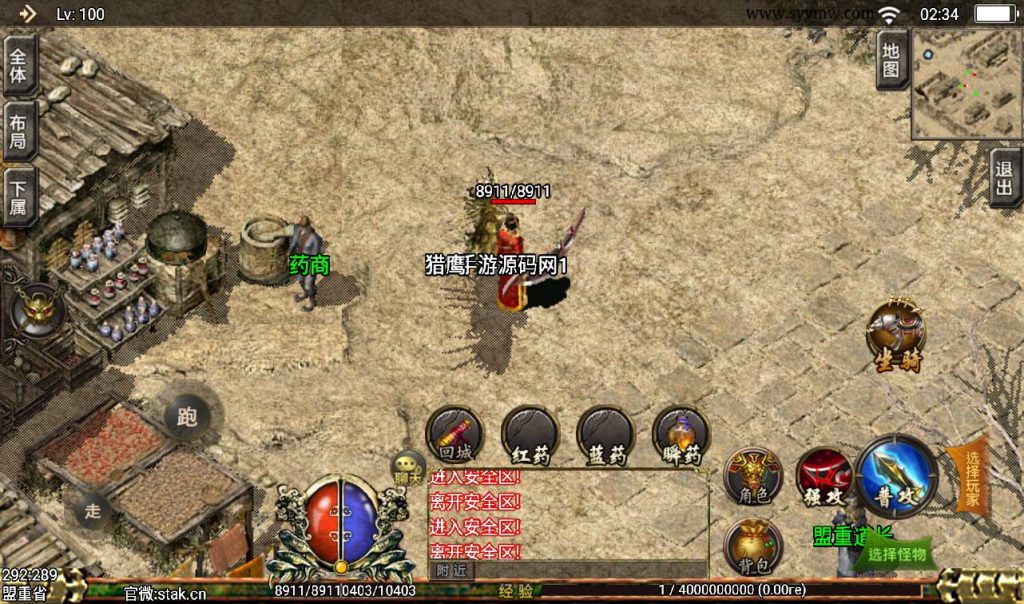Image resolution: width=1024 pixels, height=604 pixels.
Task: Tap the golden helmet icon on left
Action: (38, 309)
